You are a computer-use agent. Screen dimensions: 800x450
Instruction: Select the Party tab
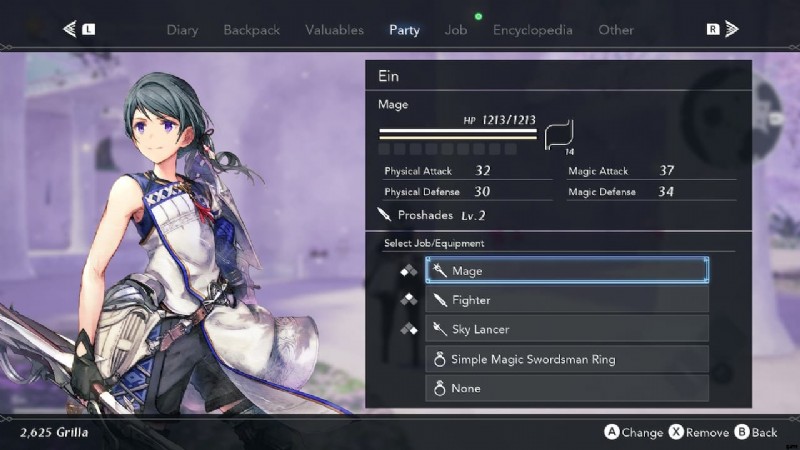[x=404, y=30]
